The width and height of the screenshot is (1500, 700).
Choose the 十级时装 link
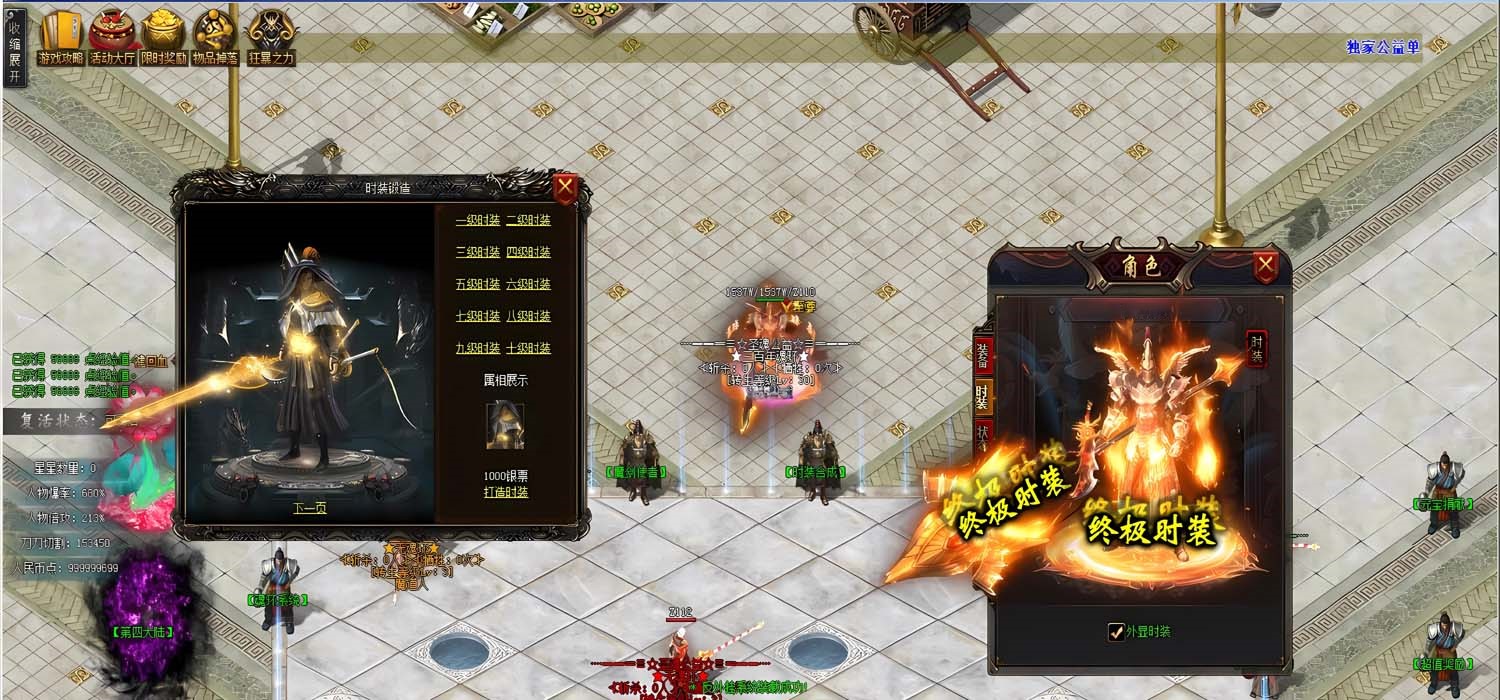coord(528,348)
